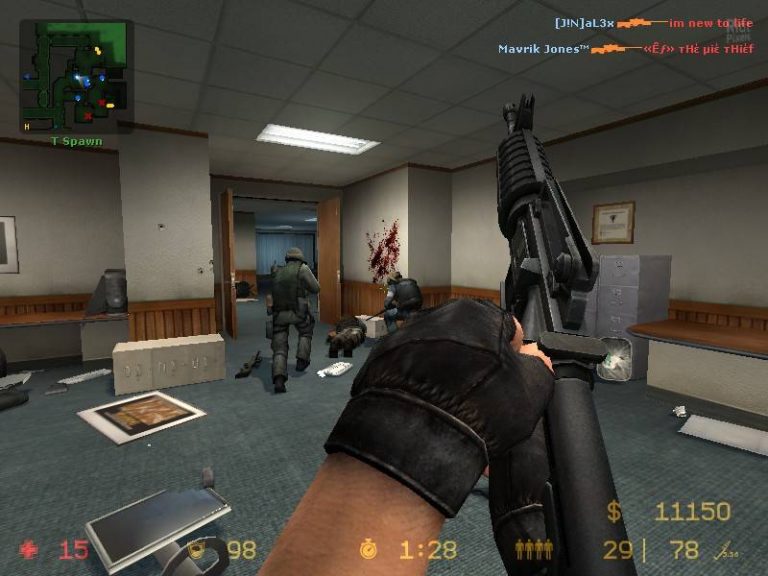
Task: Select the Mavrik Jones kill feed entry
Action: point(625,48)
